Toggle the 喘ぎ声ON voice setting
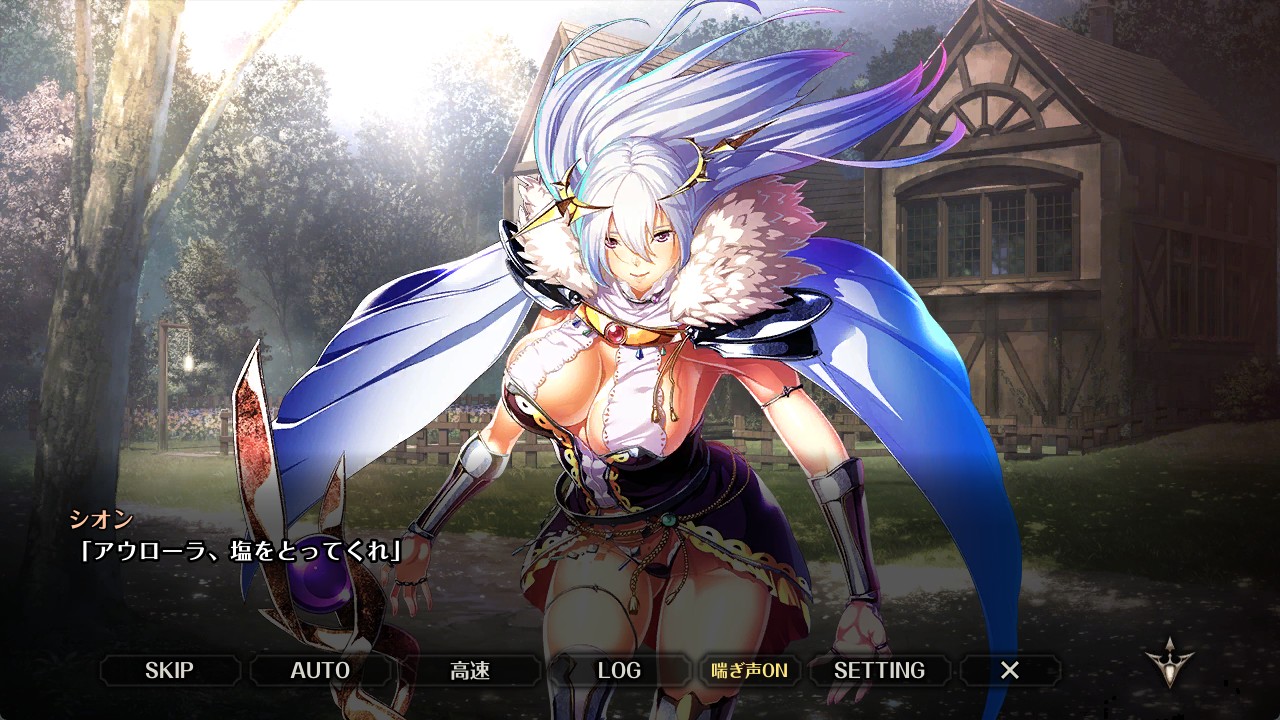The width and height of the screenshot is (1280, 720). (749, 670)
